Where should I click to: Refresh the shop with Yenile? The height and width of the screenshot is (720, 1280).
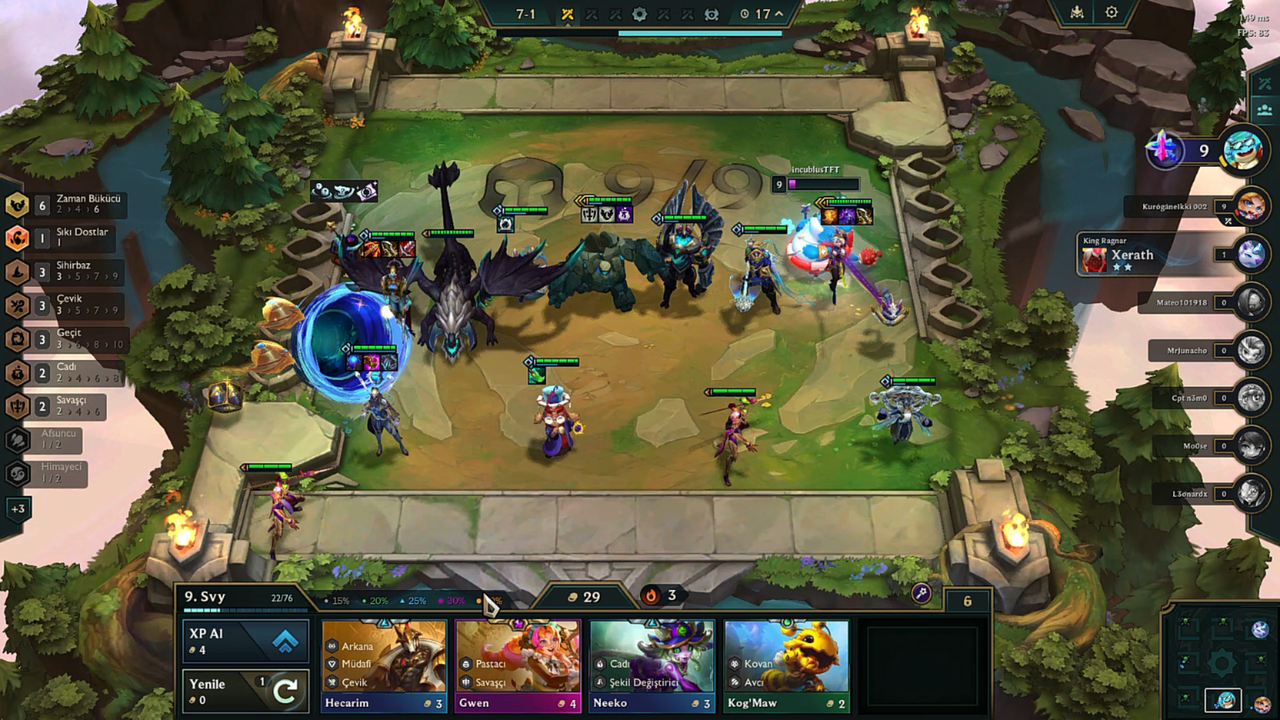(244, 691)
